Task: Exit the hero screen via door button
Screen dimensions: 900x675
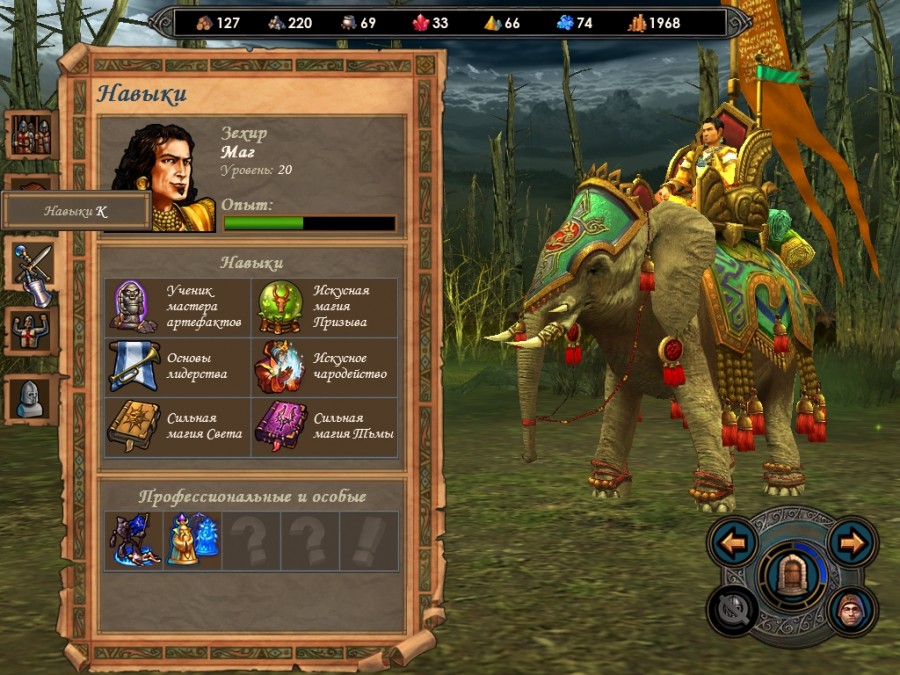Action: pos(793,578)
